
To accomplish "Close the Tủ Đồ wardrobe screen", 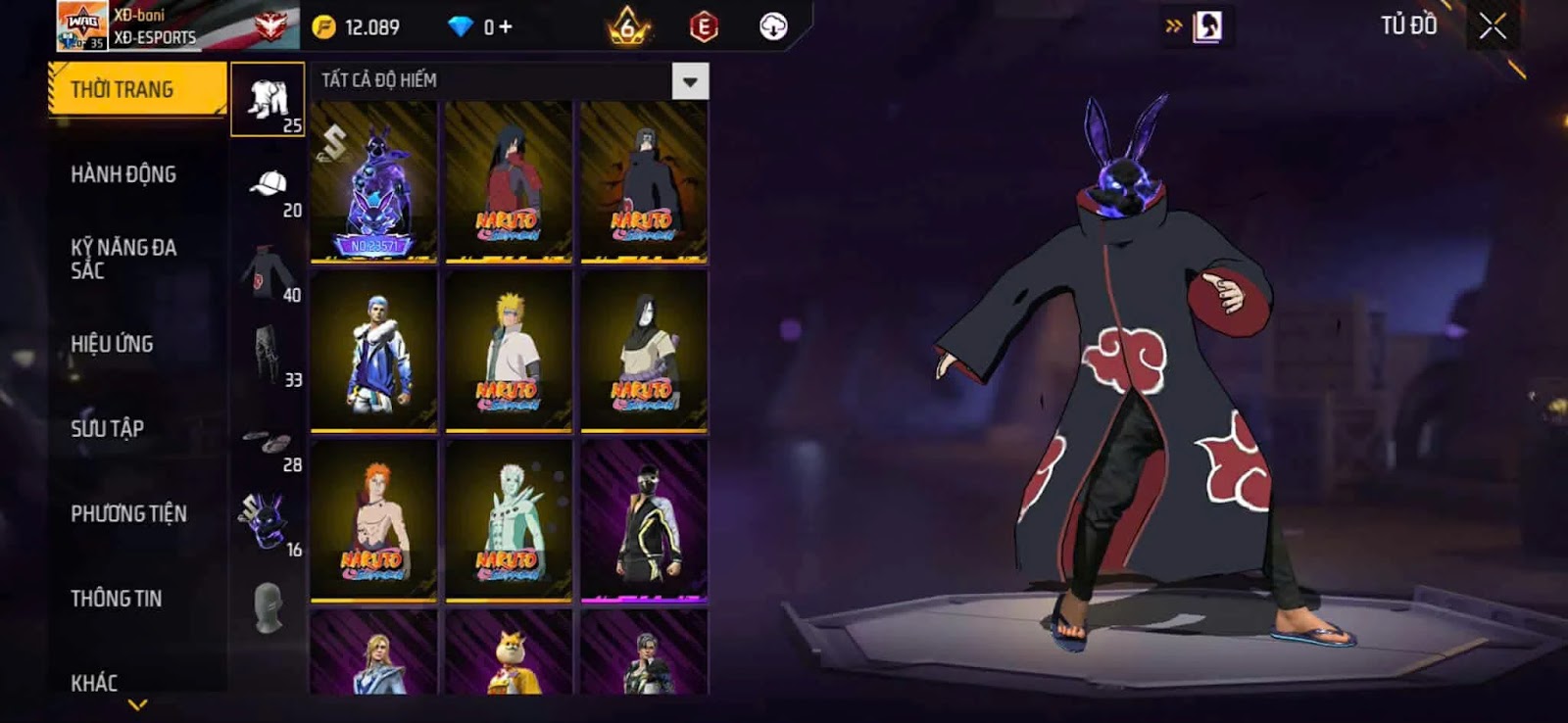I will [x=1493, y=26].
